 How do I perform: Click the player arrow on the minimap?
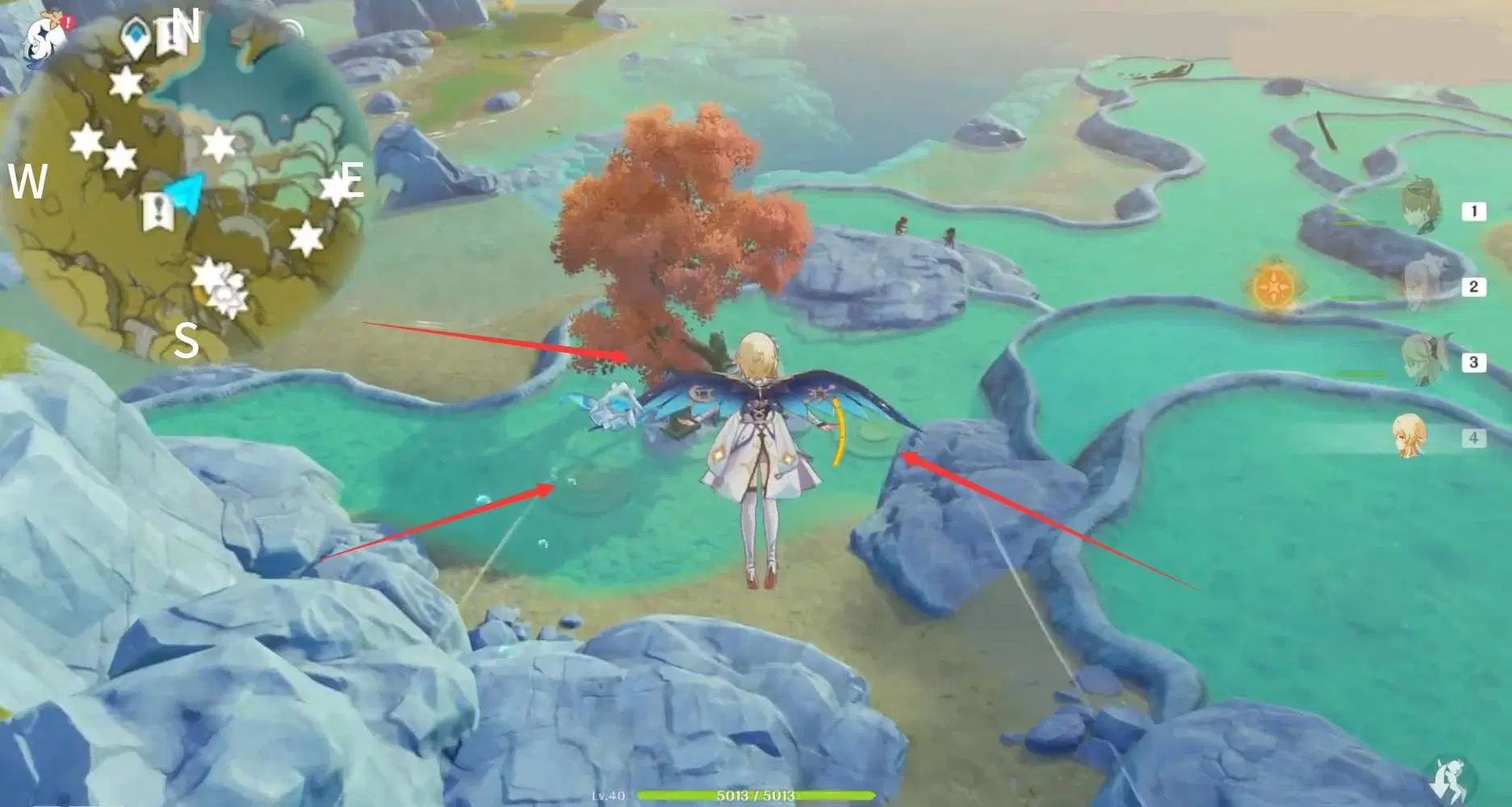186,192
